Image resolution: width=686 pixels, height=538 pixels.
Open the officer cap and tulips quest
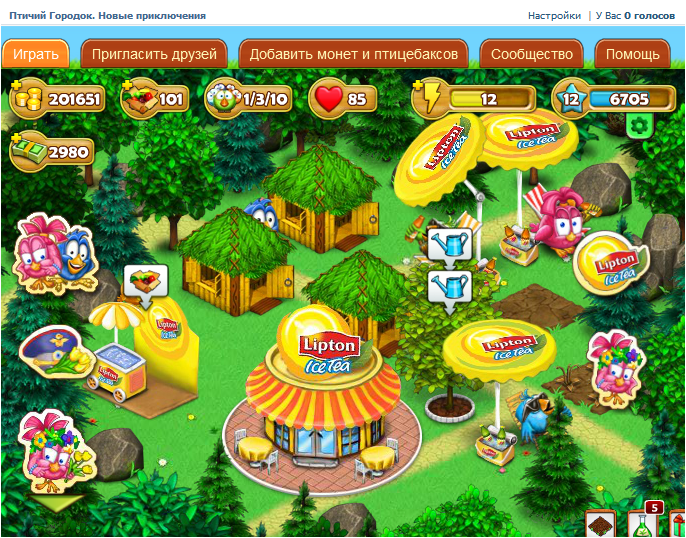click(x=50, y=349)
